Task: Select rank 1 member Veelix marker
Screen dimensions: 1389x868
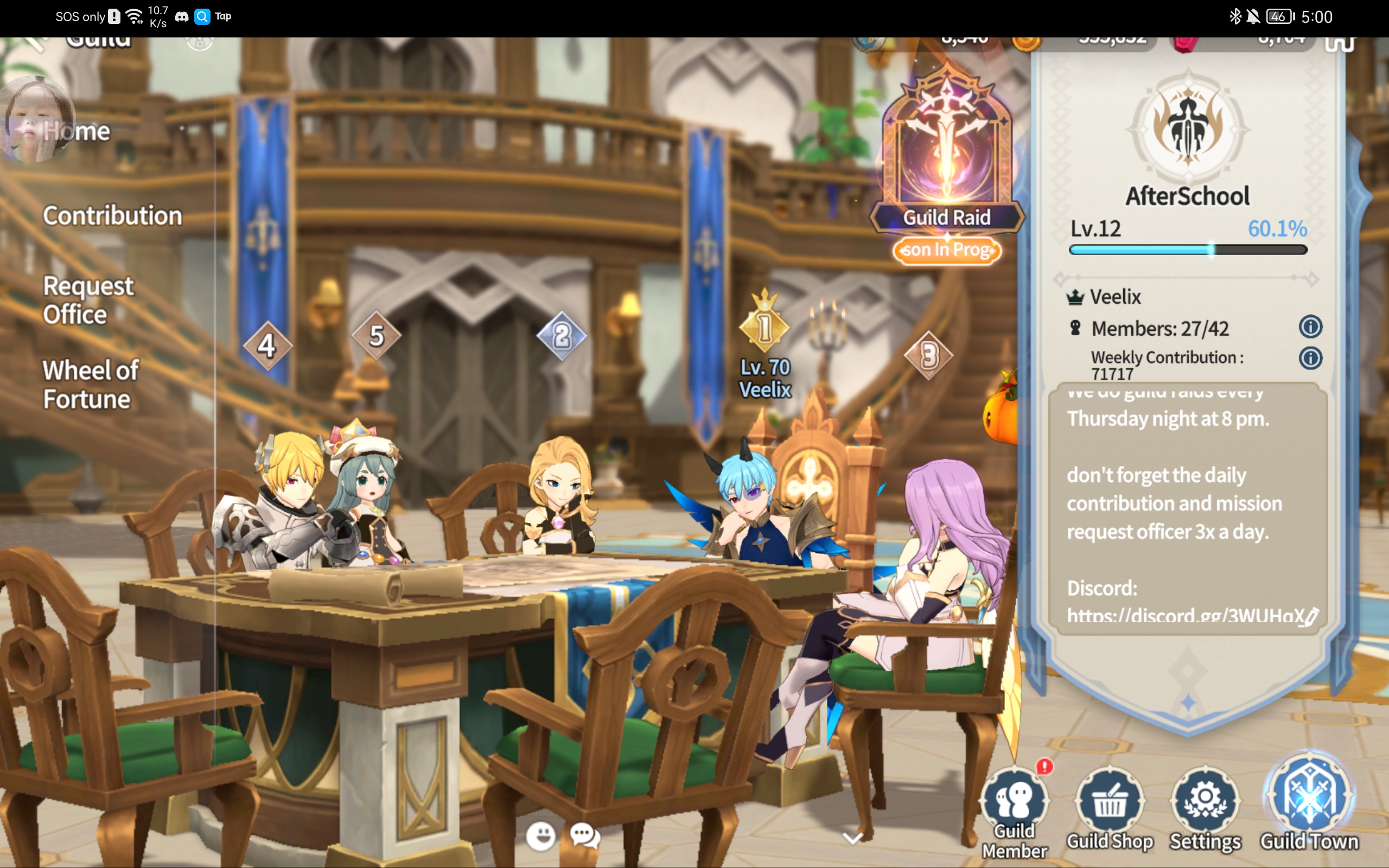Action: click(764, 327)
